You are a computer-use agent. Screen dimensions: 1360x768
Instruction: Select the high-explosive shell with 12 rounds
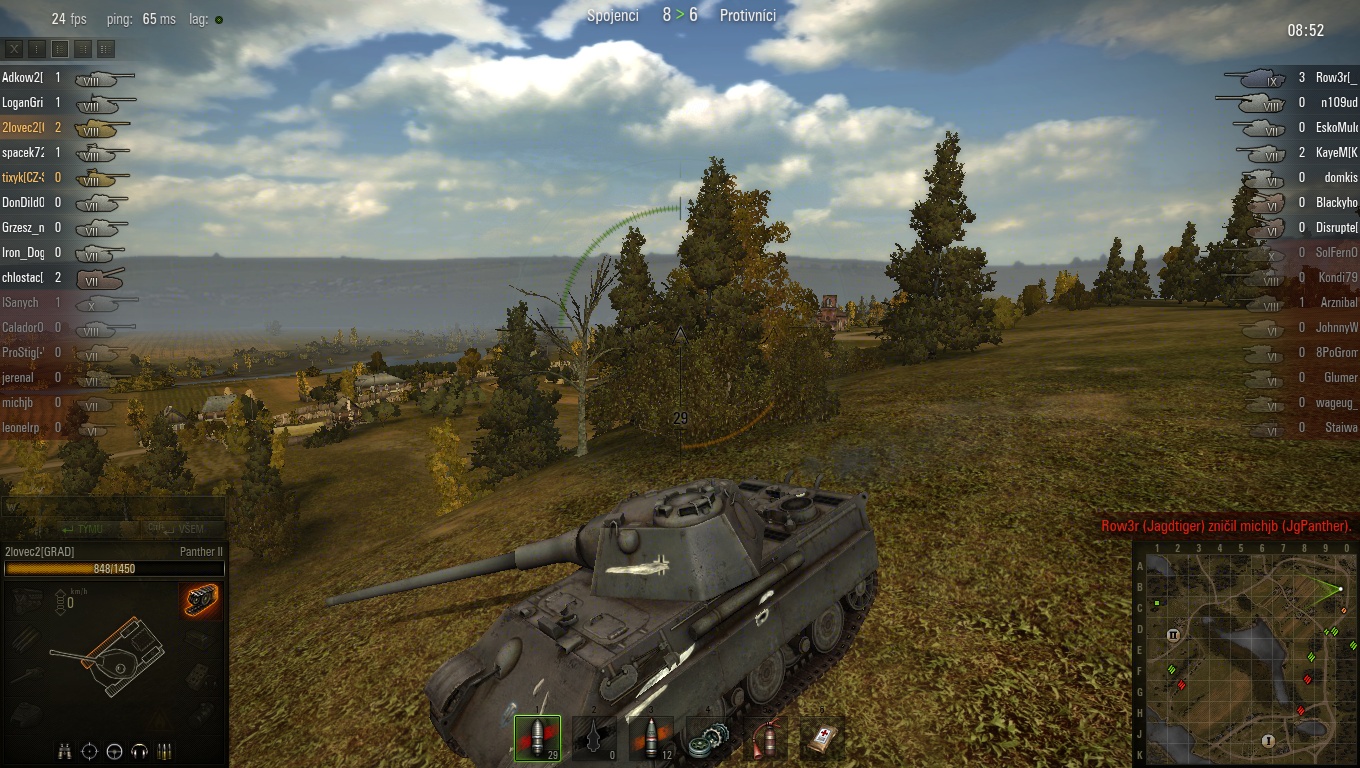point(650,738)
